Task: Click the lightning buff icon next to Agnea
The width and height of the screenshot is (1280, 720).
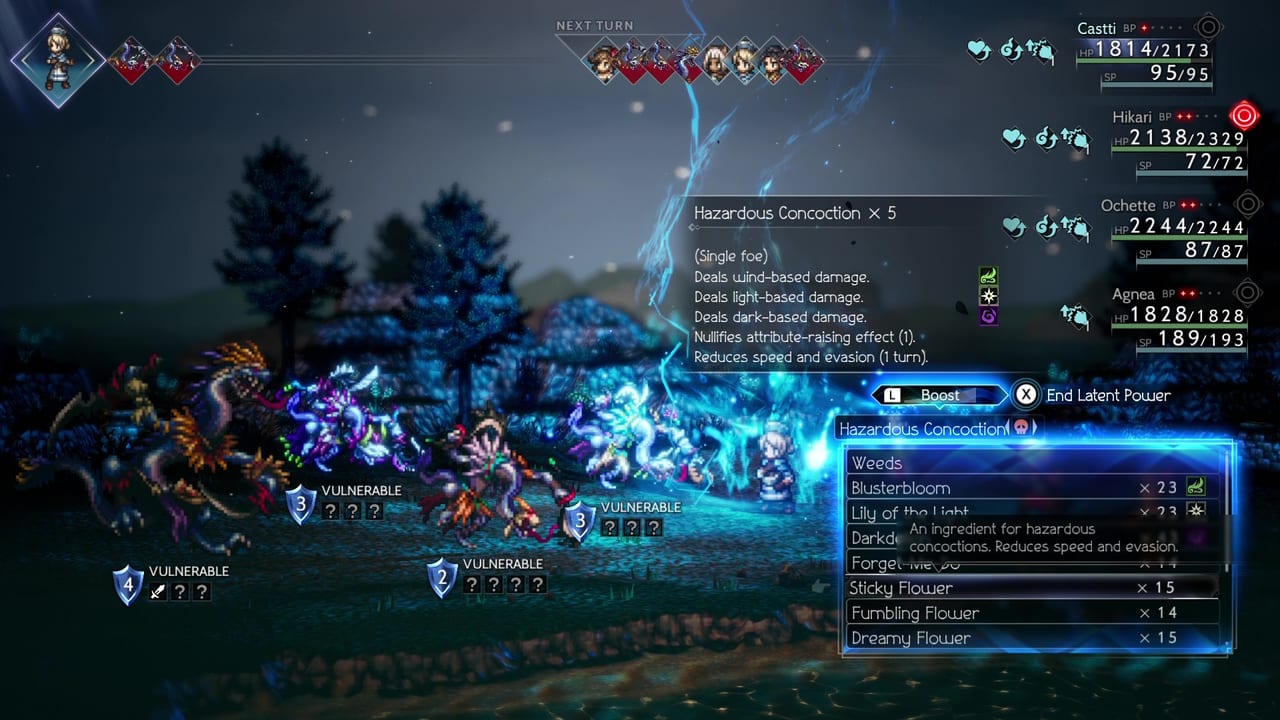Action: [x=1077, y=317]
